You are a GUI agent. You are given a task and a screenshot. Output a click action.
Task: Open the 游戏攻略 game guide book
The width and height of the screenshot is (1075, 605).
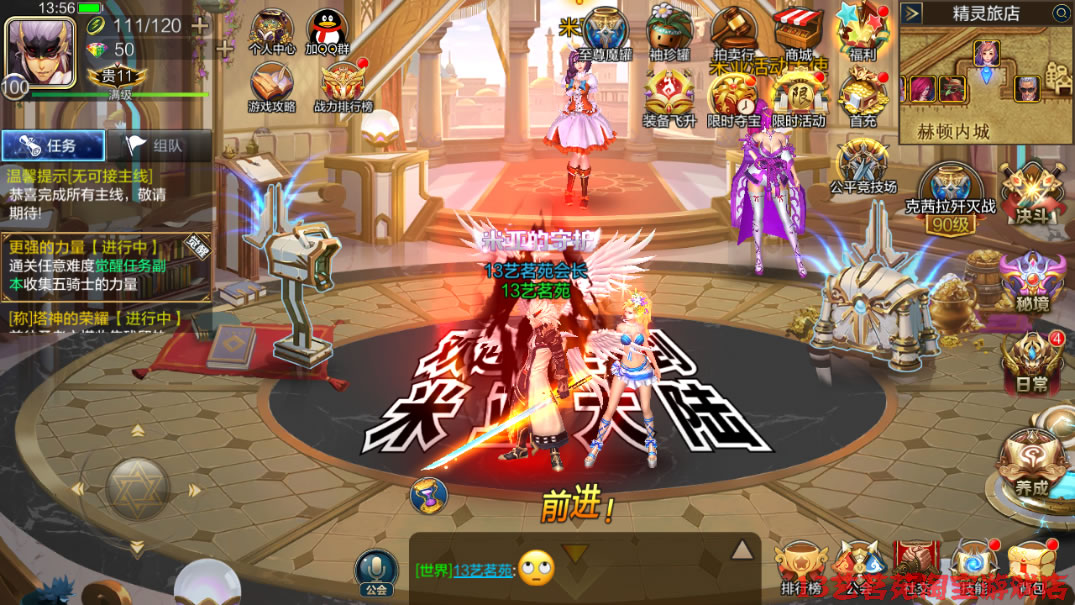pyautogui.click(x=271, y=85)
